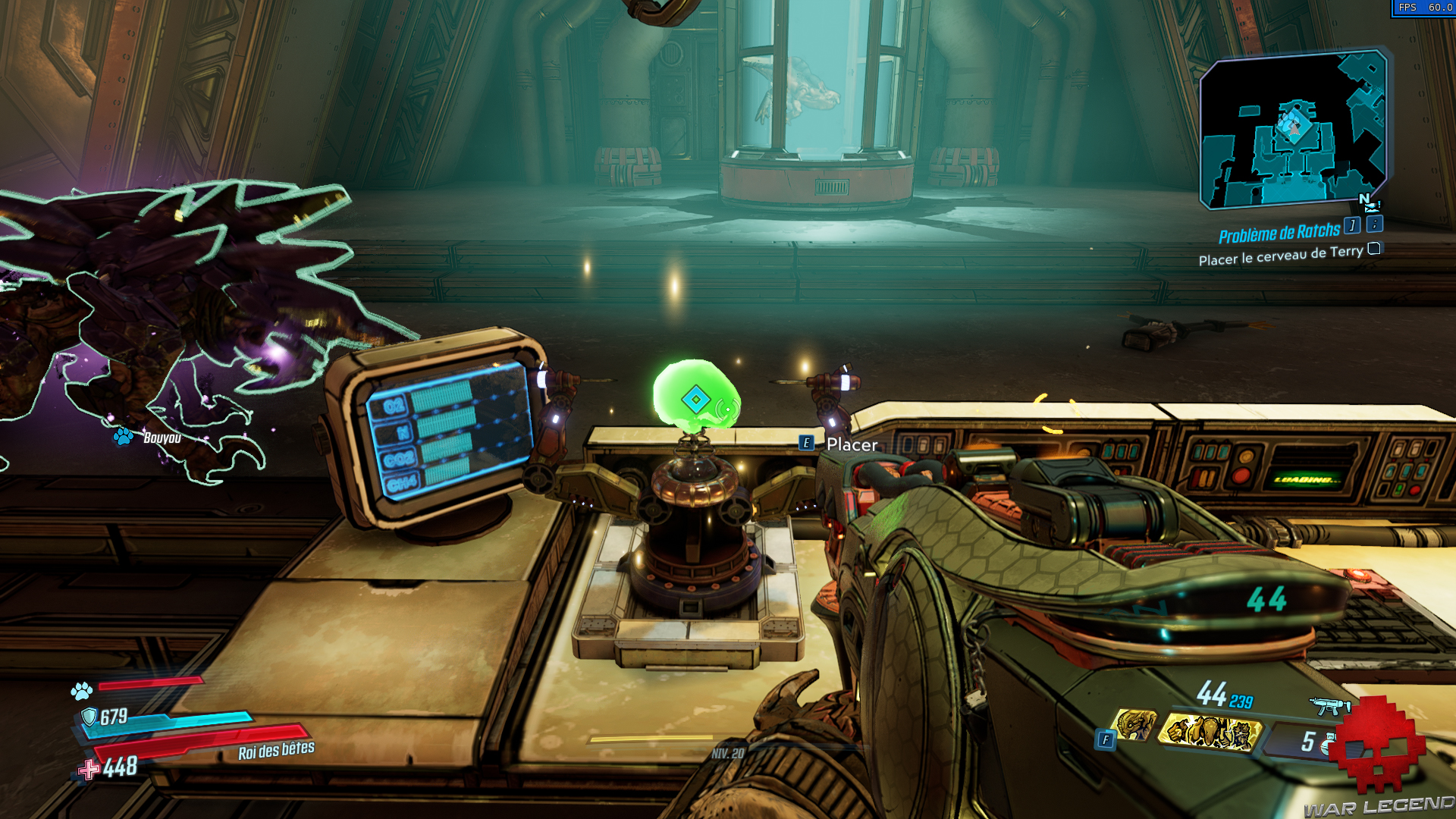1456x819 pixels.
Task: Select the pet name 'Bouyou' label
Action: pyautogui.click(x=161, y=438)
